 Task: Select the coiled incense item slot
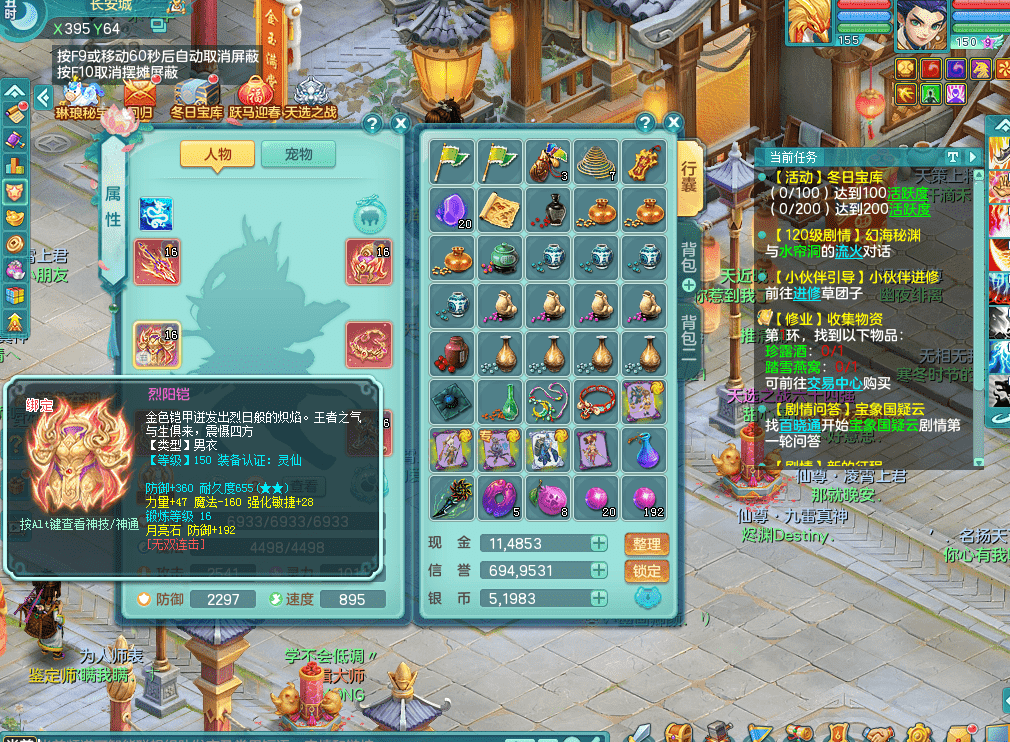(596, 162)
